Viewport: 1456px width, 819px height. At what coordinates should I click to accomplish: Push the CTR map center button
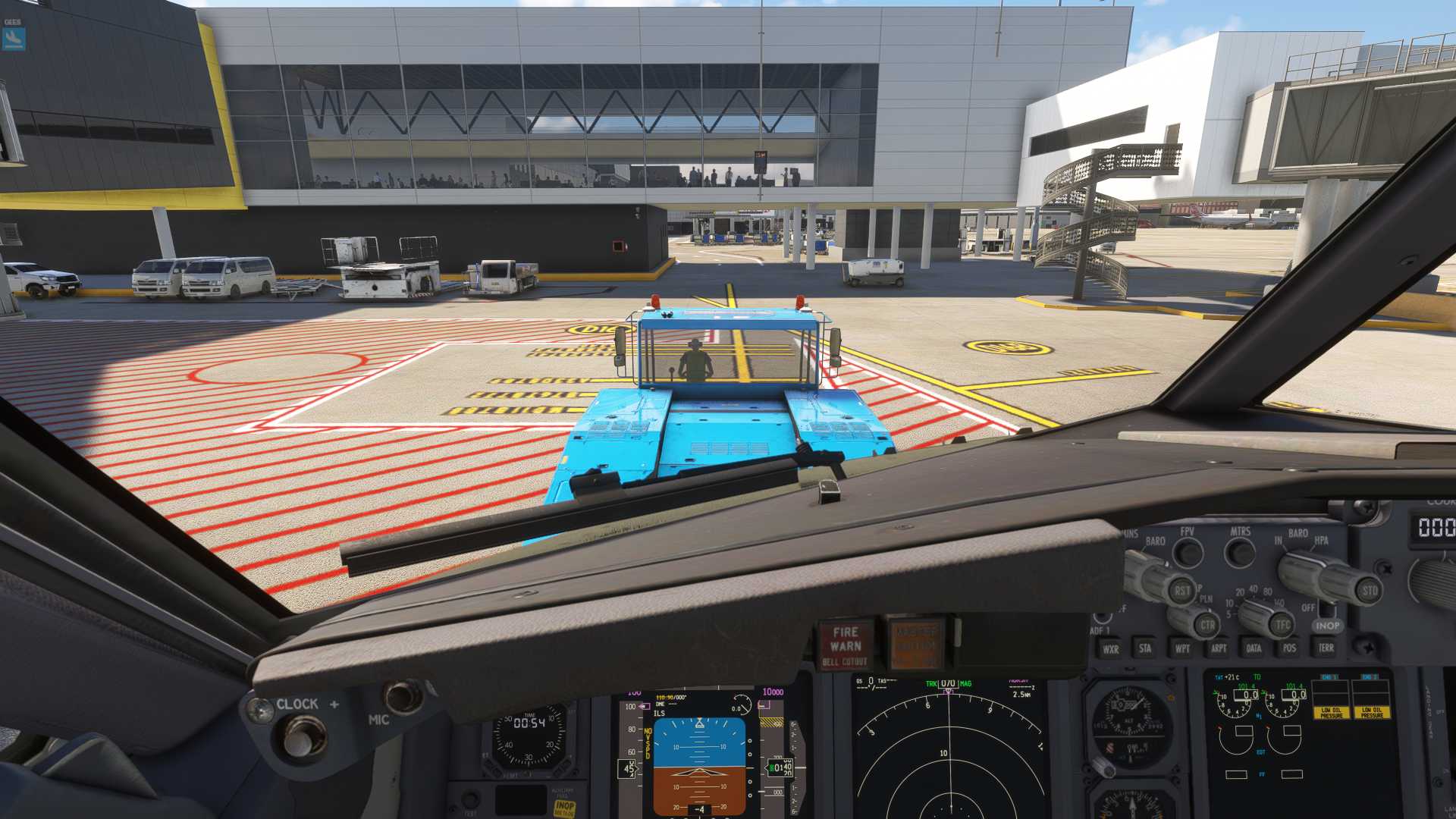pos(1207,626)
